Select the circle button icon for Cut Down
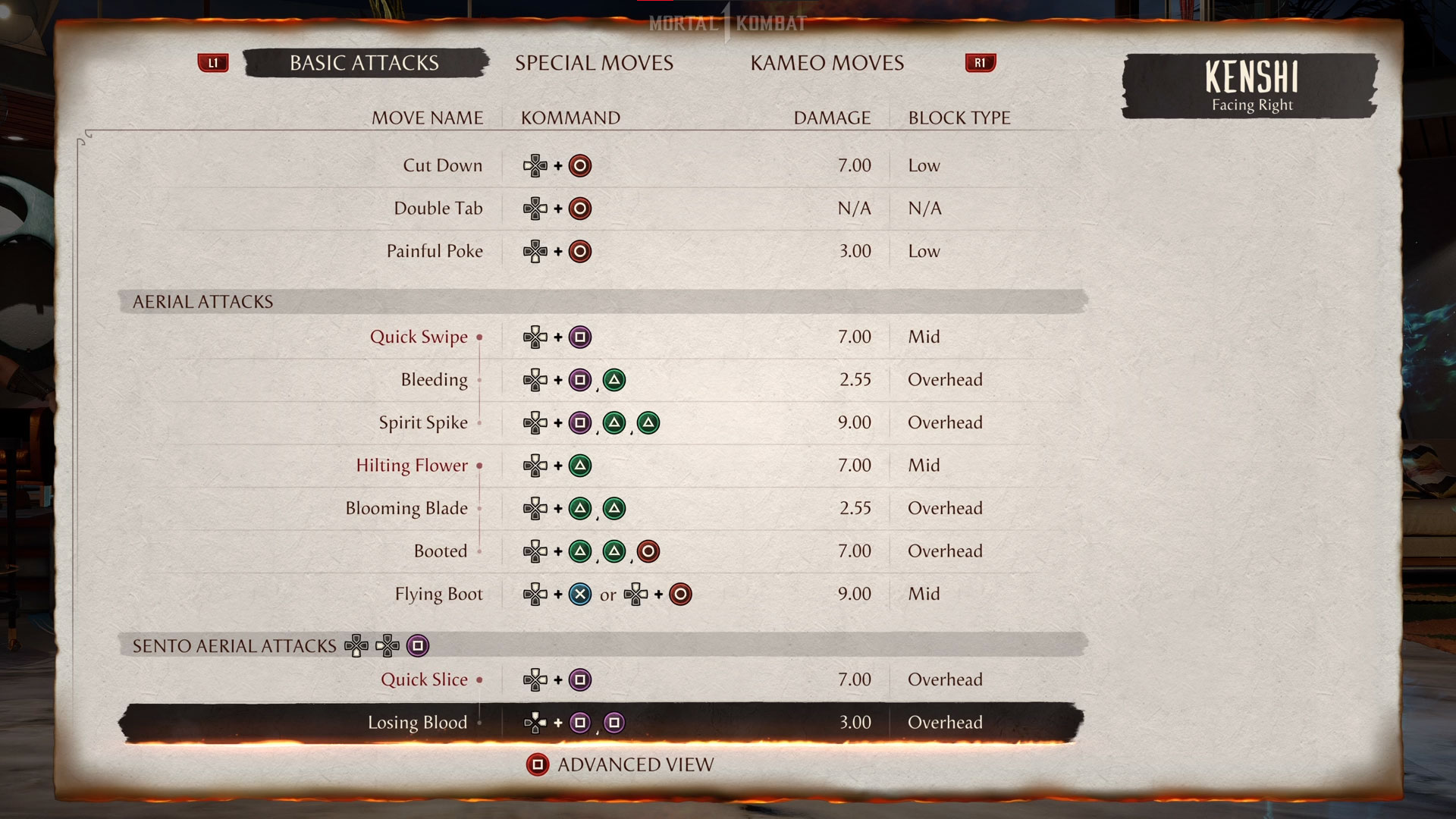 coord(580,165)
